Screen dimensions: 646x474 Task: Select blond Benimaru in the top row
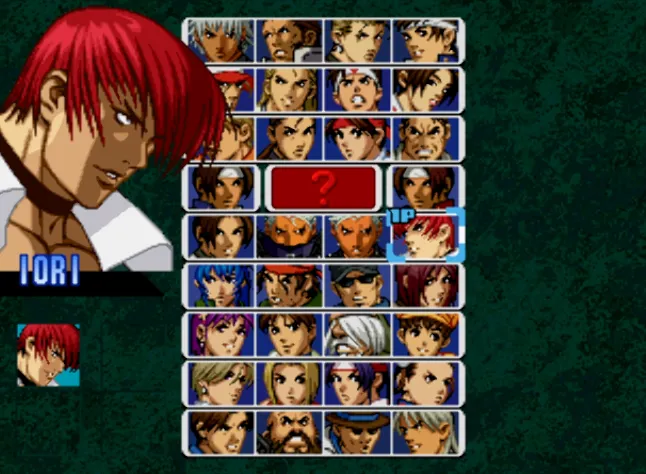(x=358, y=40)
